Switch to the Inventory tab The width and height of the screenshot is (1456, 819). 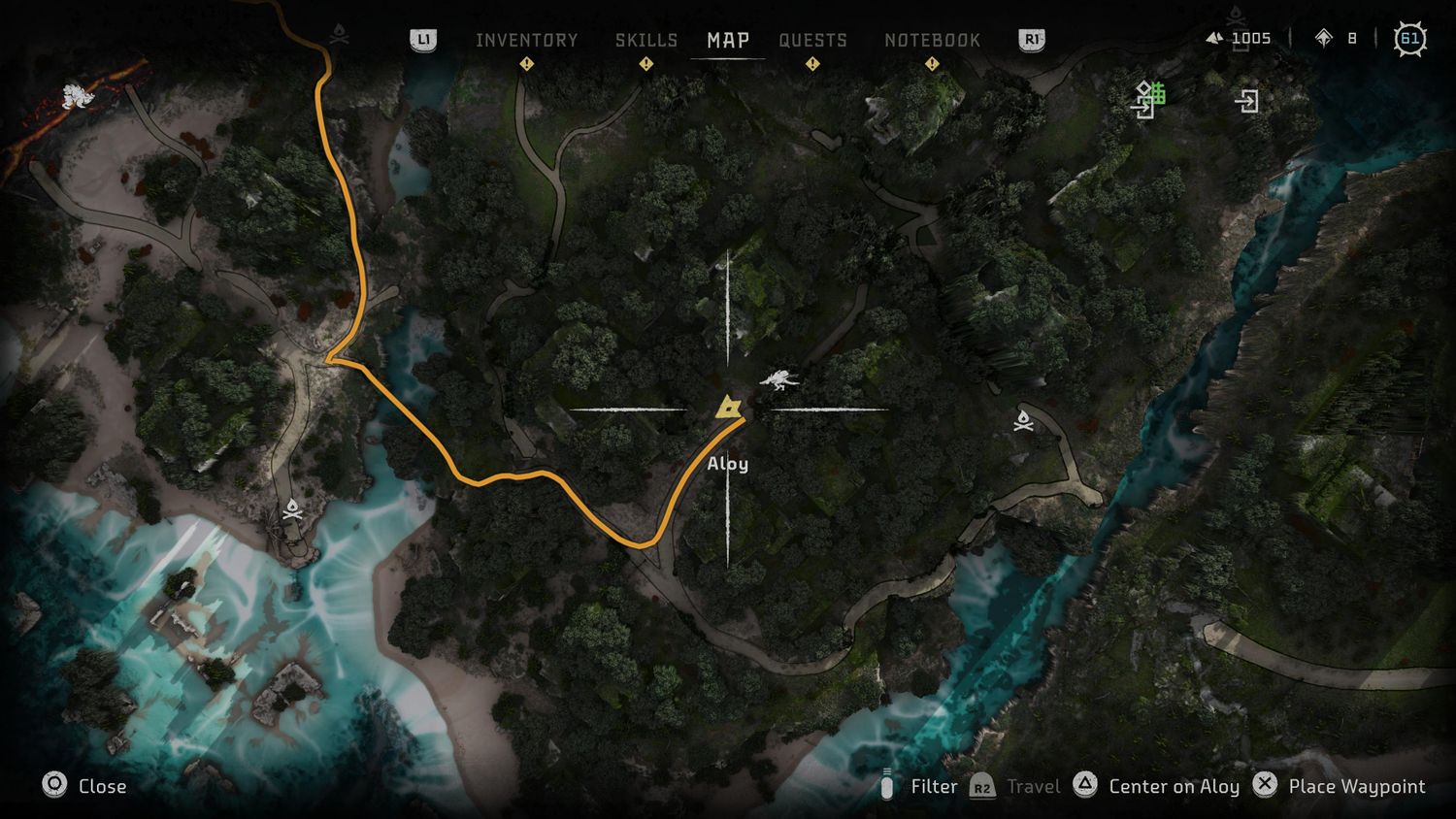526,40
